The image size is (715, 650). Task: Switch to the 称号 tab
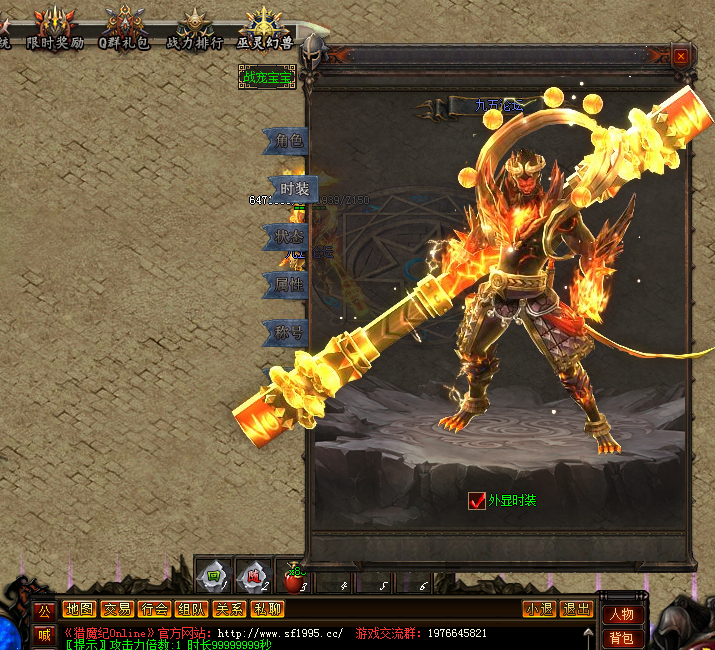(289, 332)
